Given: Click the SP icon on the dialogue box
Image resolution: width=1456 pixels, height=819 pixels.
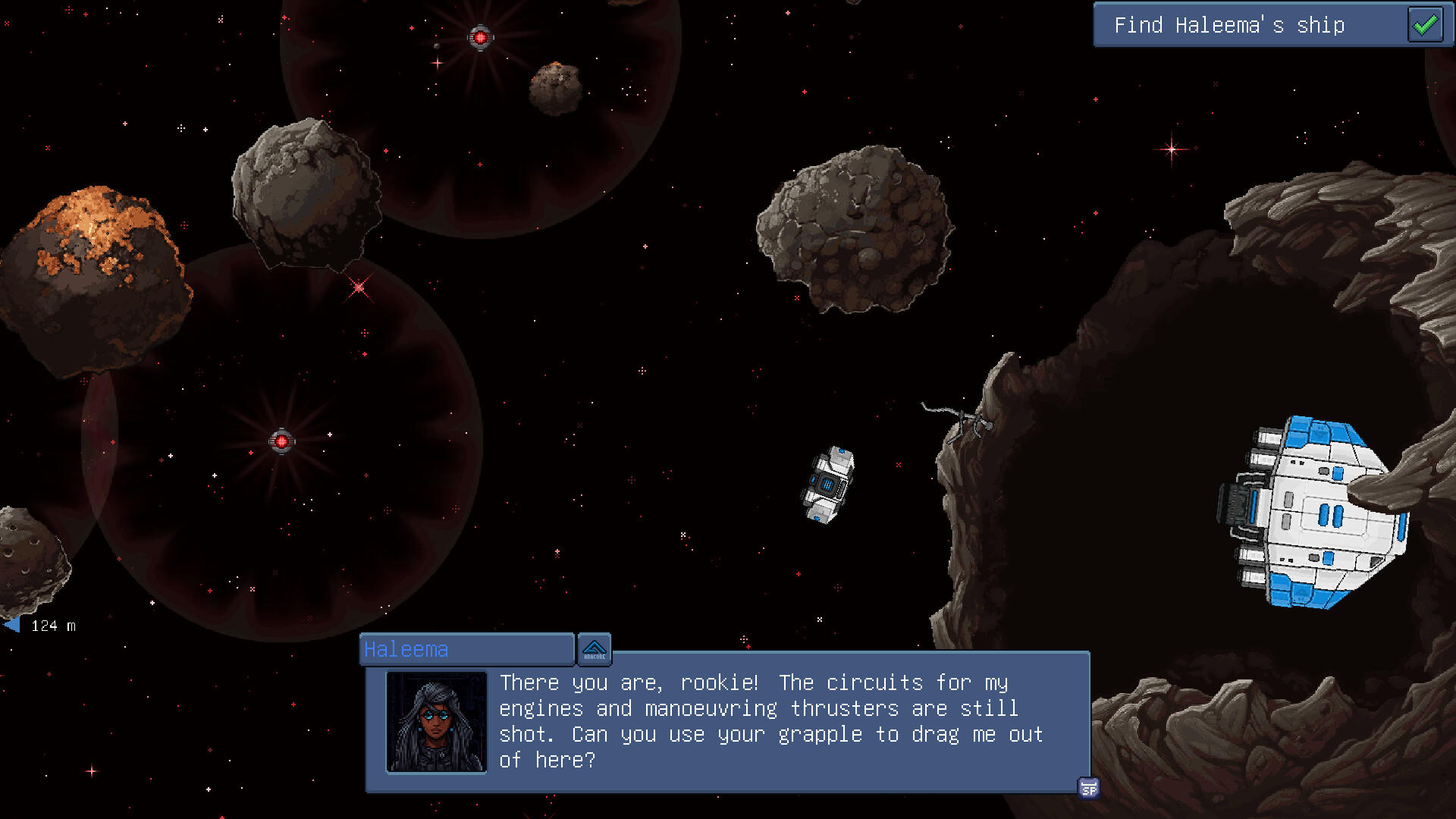Looking at the screenshot, I should (x=1090, y=790).
